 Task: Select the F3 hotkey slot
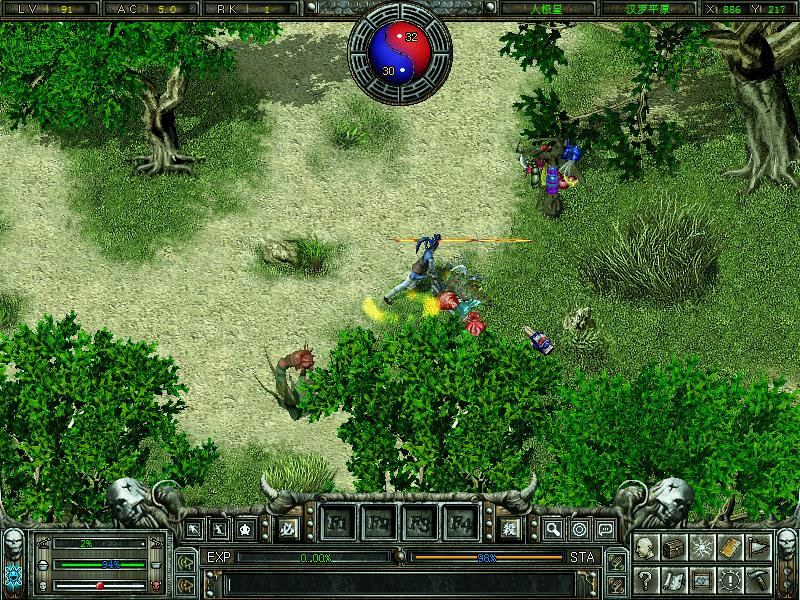point(419,522)
